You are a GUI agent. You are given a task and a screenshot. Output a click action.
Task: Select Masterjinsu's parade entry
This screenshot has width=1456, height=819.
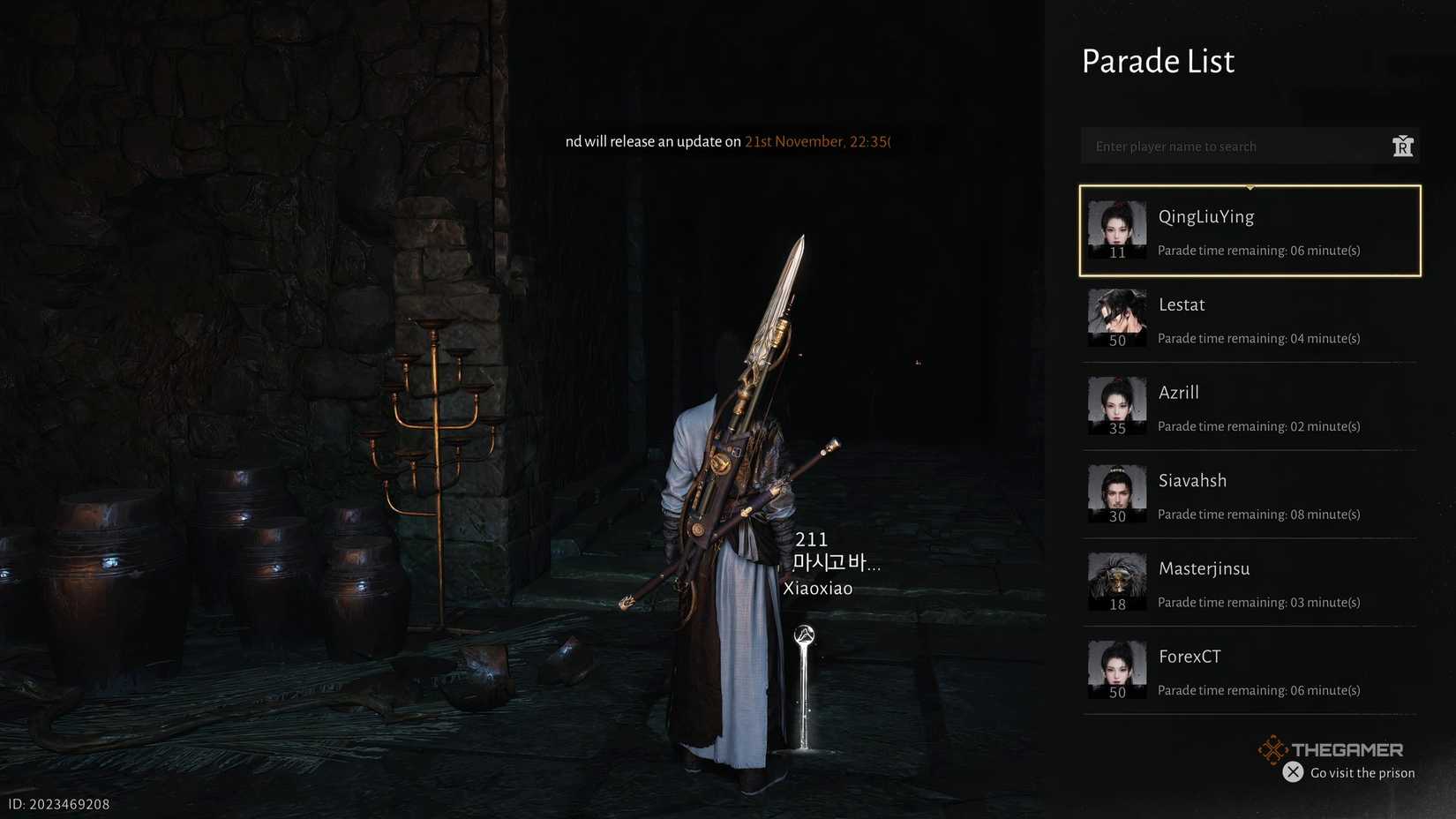(1250, 583)
